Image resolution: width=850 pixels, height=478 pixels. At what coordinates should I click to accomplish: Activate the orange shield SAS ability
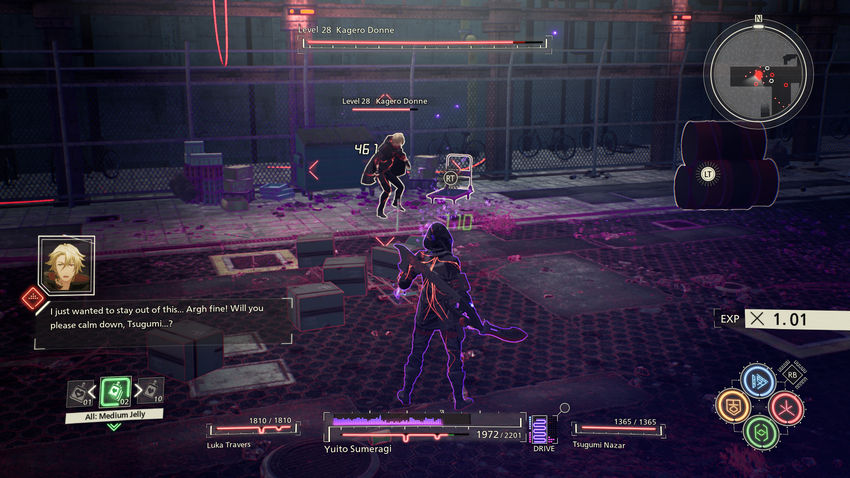pyautogui.click(x=732, y=406)
